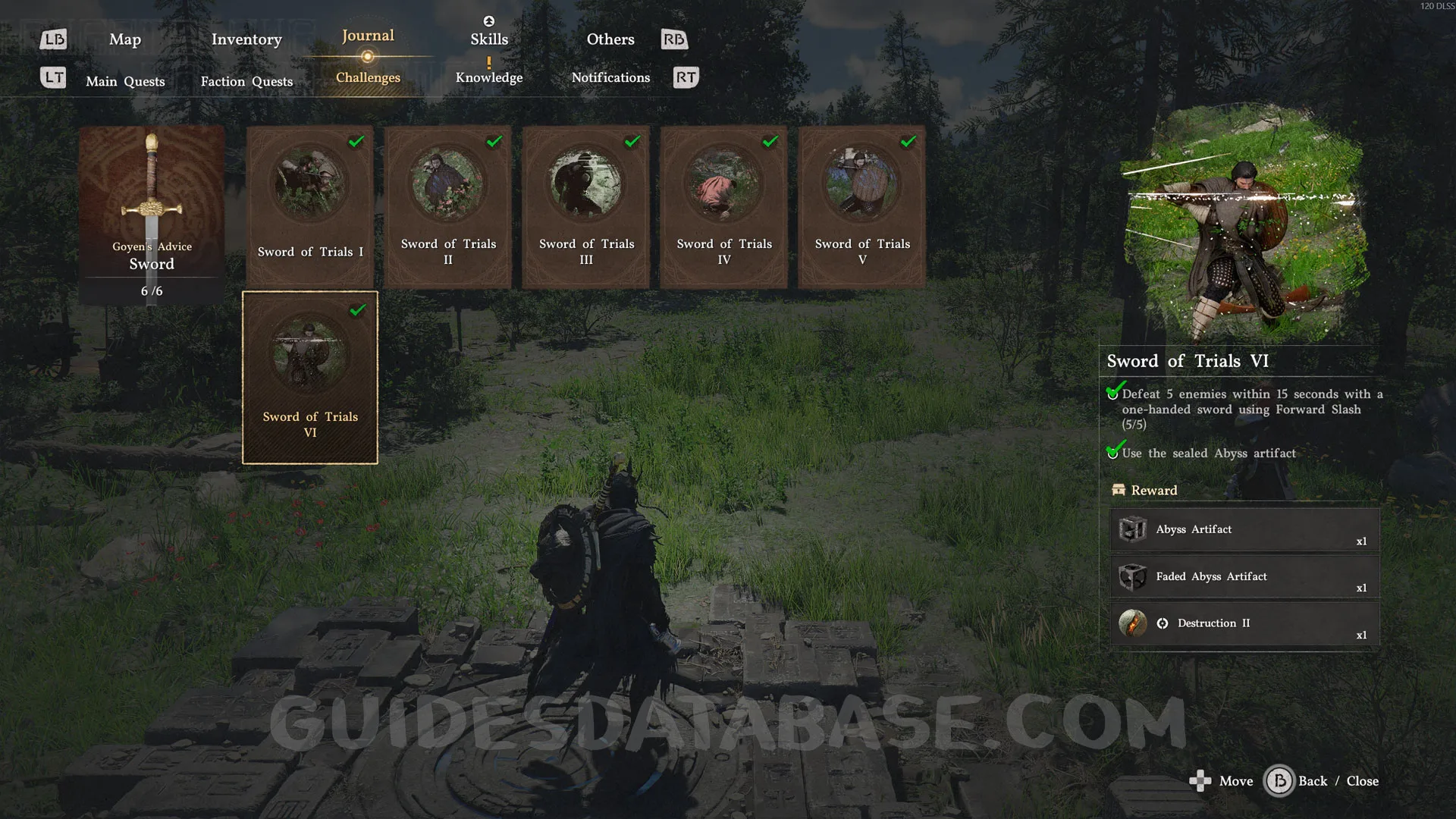Open the Others tab
Image resolution: width=1456 pixels, height=819 pixels.
pyautogui.click(x=610, y=39)
